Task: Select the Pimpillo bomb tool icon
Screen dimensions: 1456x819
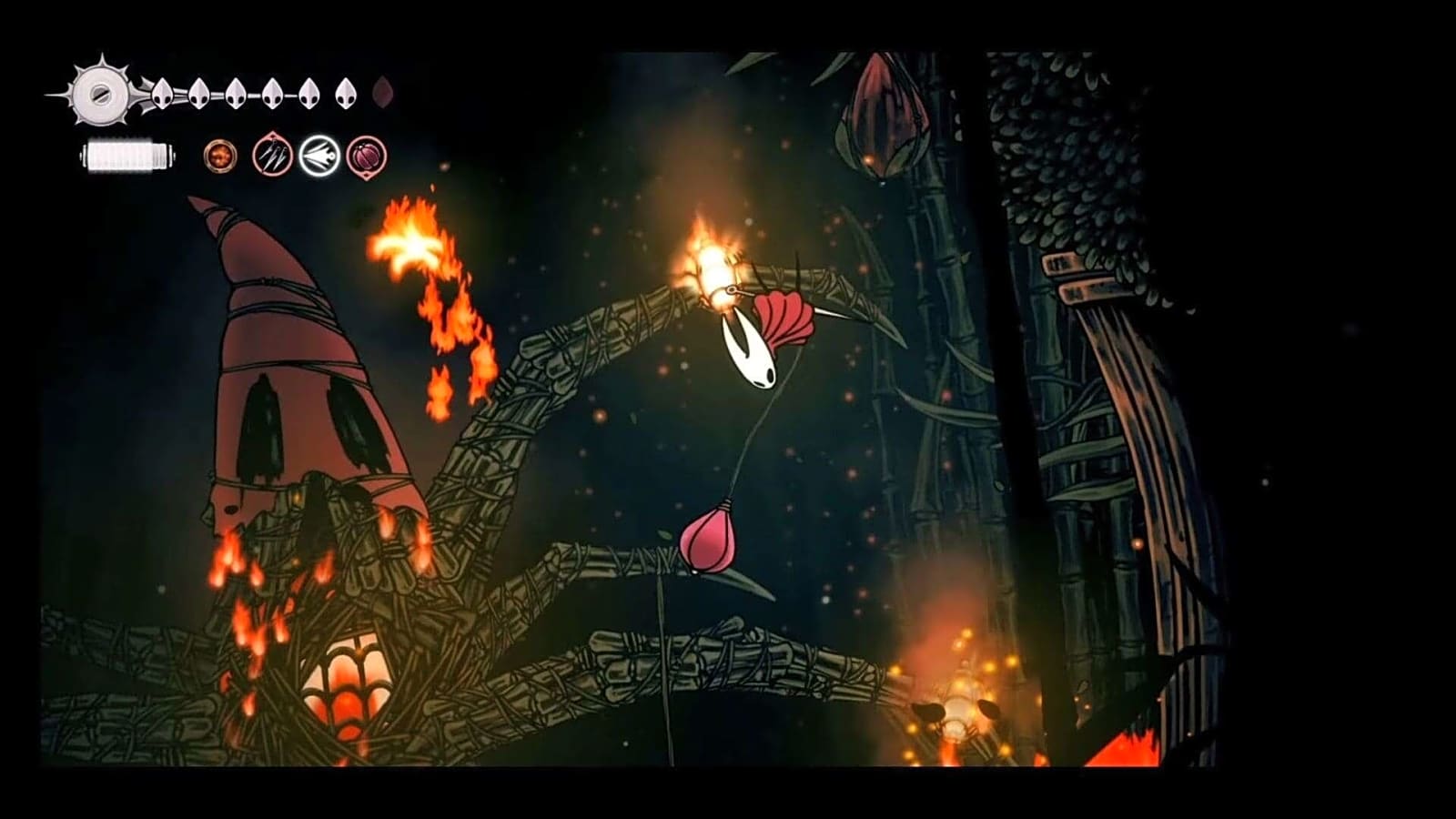Action: click(368, 156)
